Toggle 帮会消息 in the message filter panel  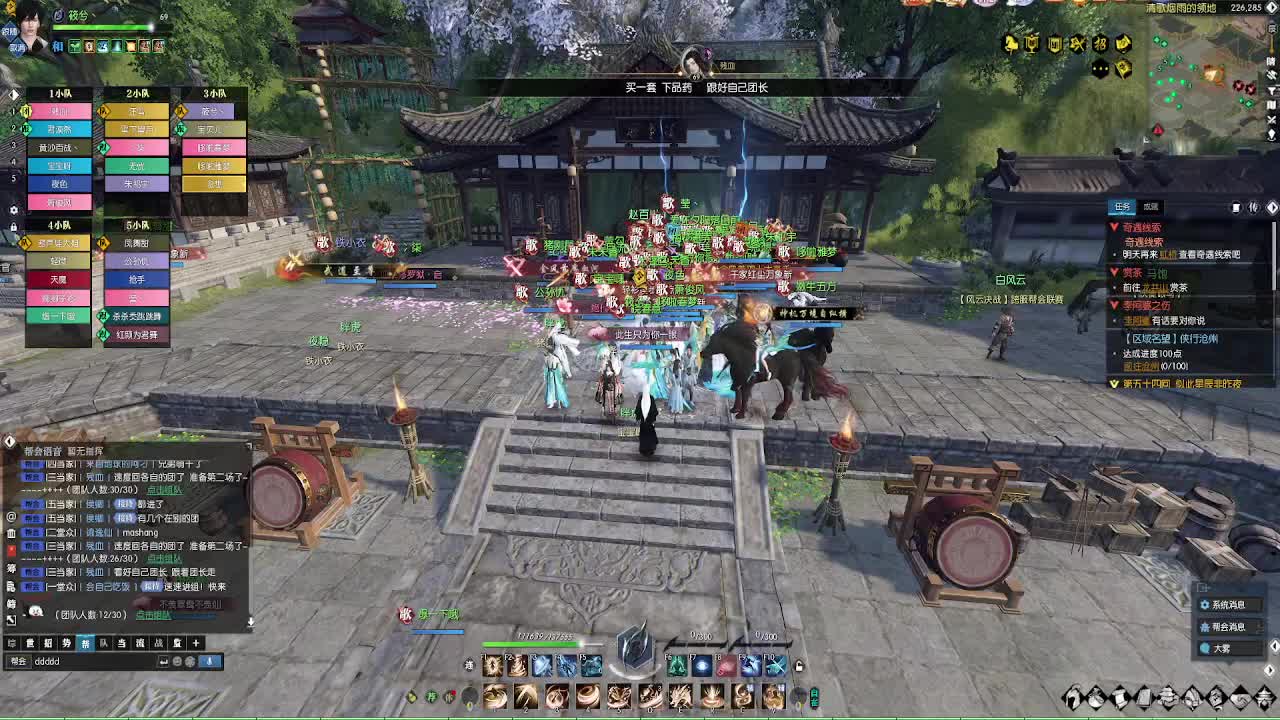click(x=1229, y=627)
